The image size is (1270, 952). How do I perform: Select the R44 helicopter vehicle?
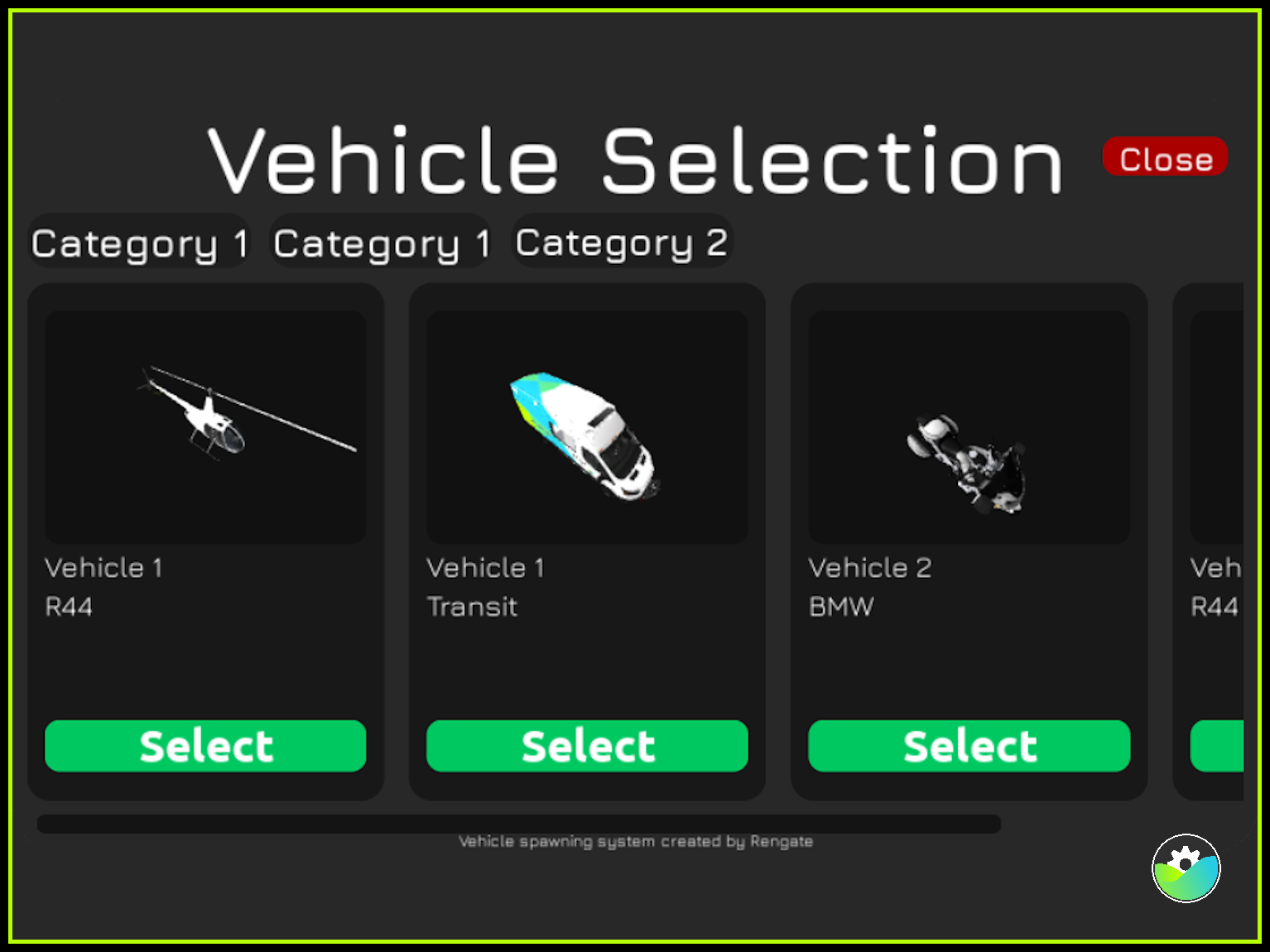point(205,746)
